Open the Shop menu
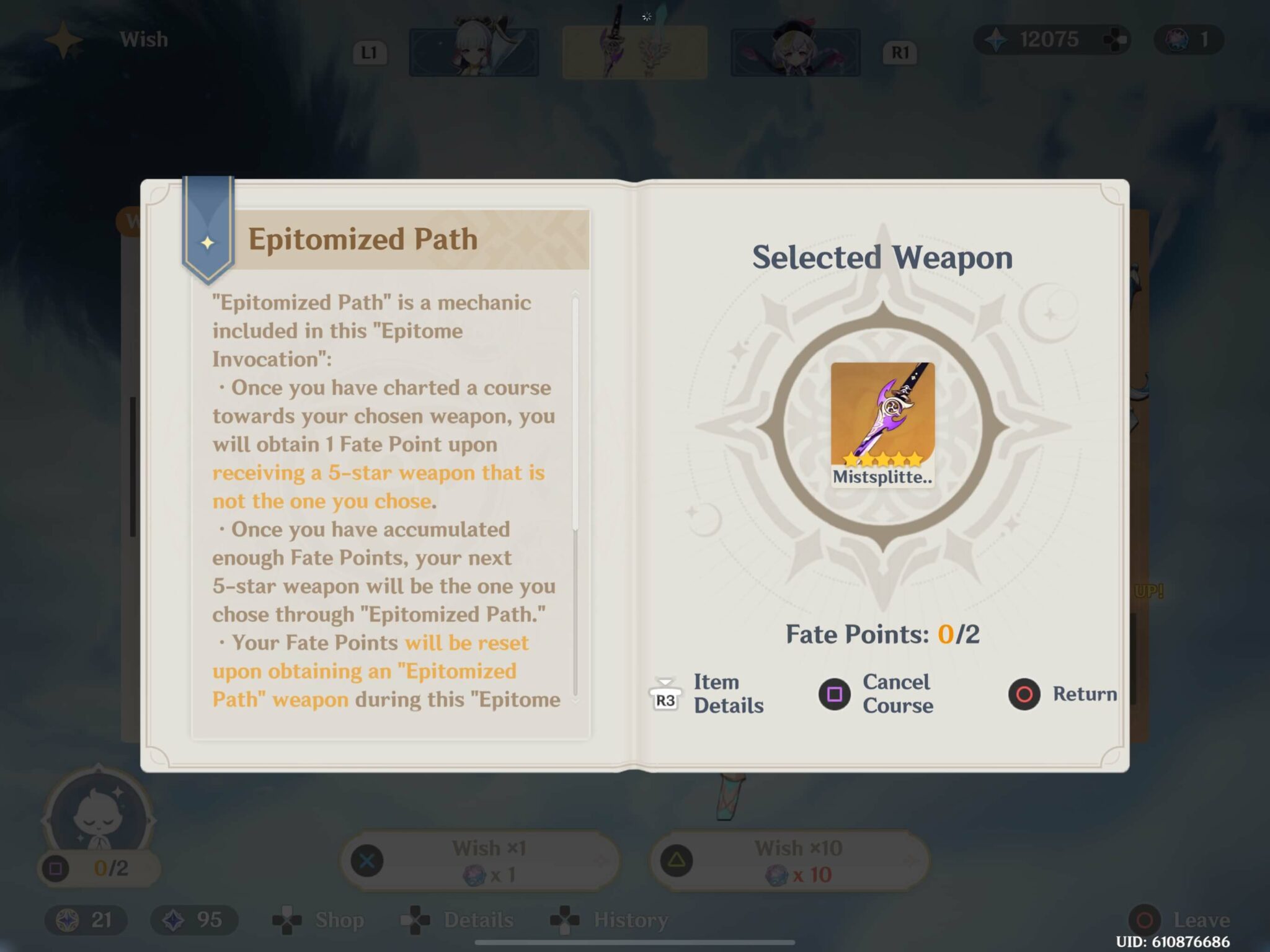The image size is (1270, 952). 322,920
